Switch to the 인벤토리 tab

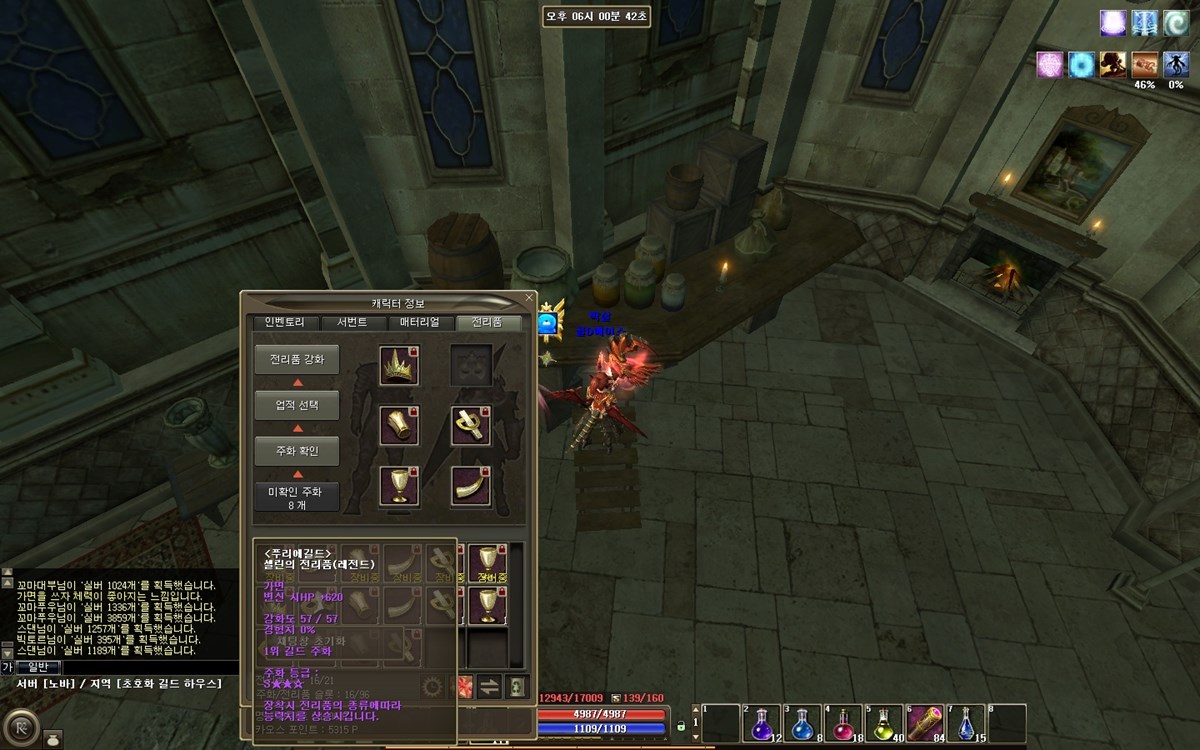[285, 323]
